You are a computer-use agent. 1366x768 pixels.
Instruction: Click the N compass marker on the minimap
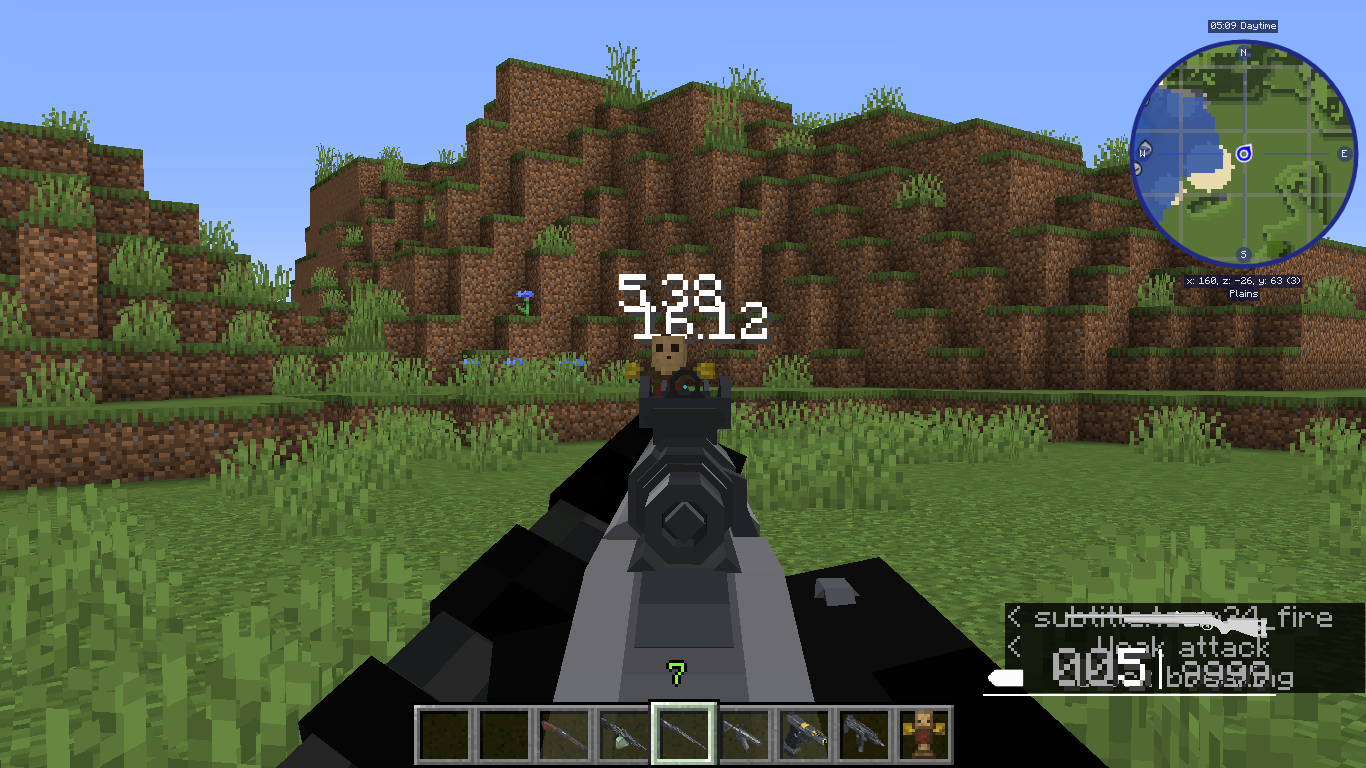click(x=1243, y=53)
